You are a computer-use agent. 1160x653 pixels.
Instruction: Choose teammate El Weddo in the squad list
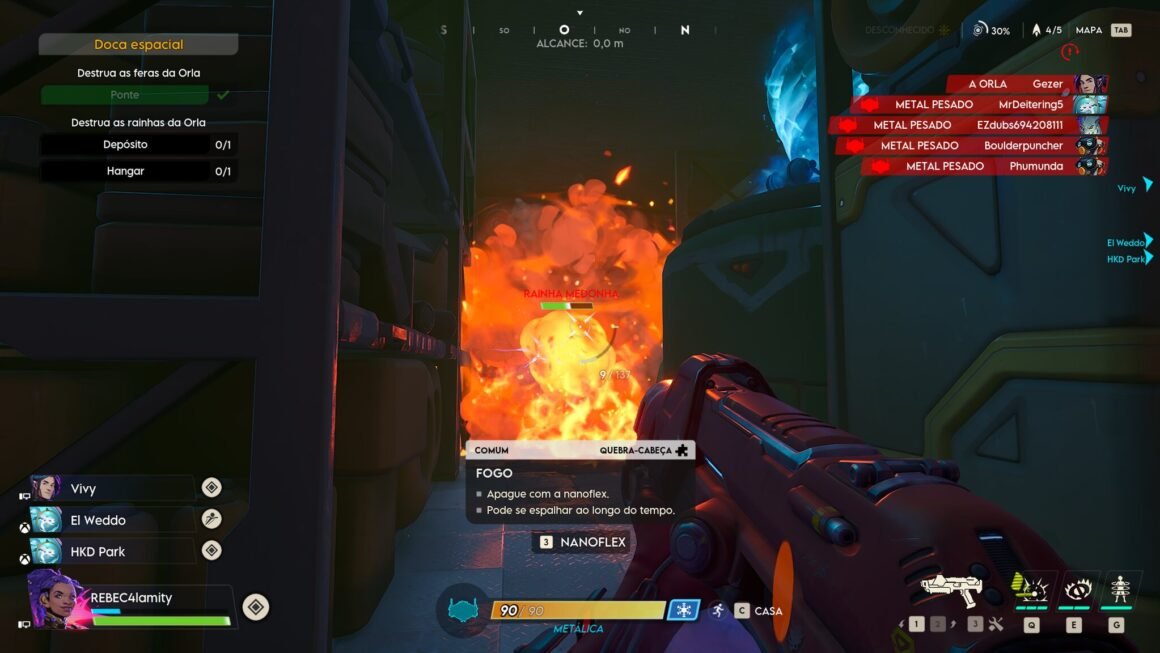[x=98, y=520]
